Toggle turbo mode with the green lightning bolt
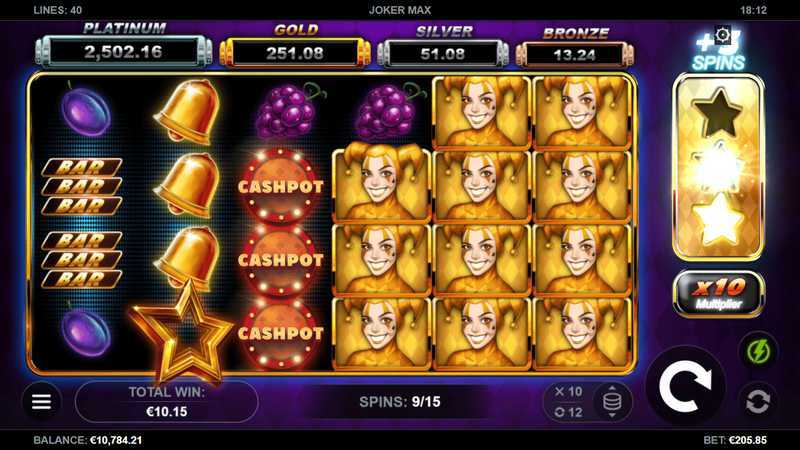800x450 pixels. click(757, 352)
